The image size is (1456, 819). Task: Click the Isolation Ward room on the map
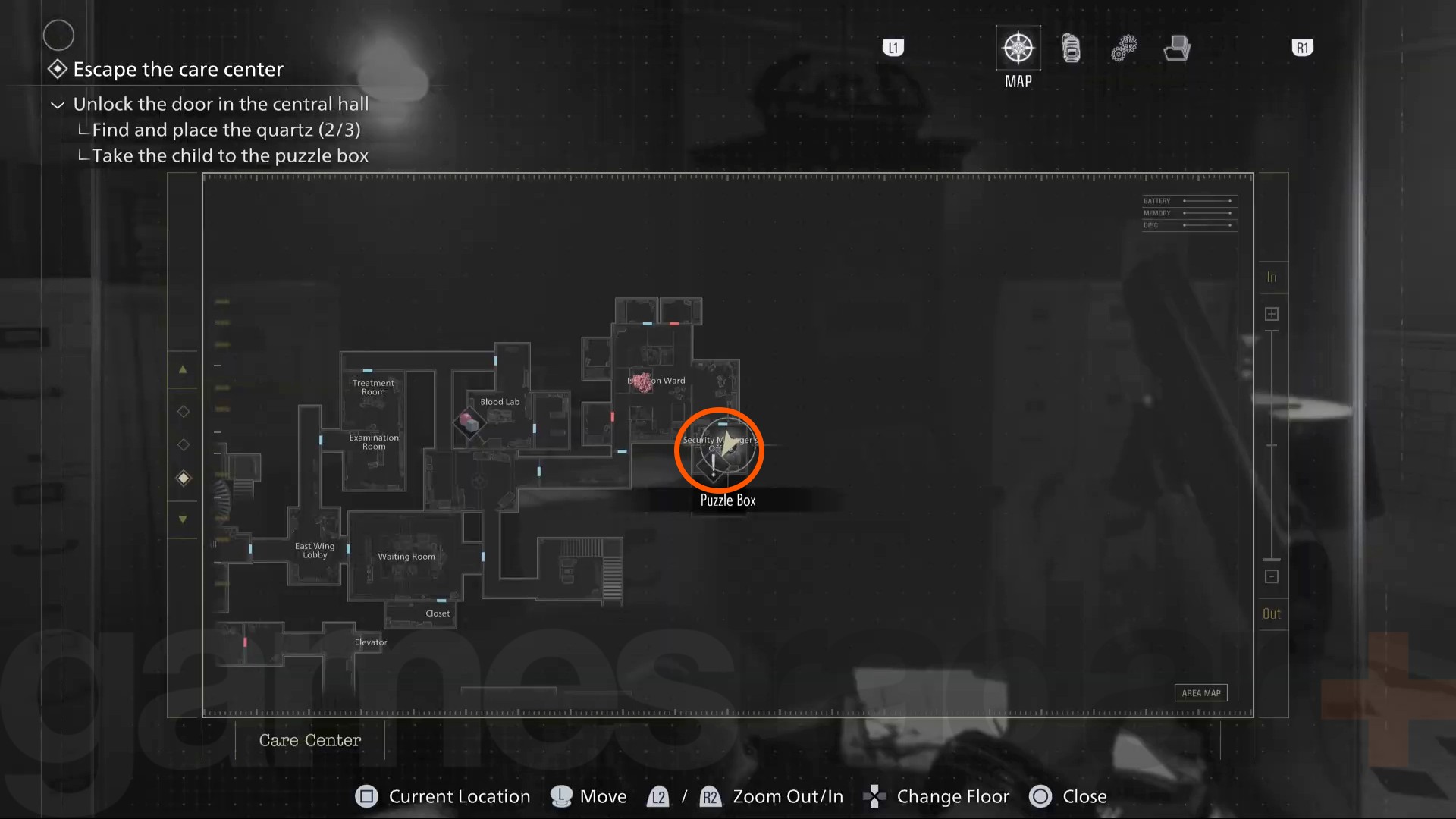656,381
